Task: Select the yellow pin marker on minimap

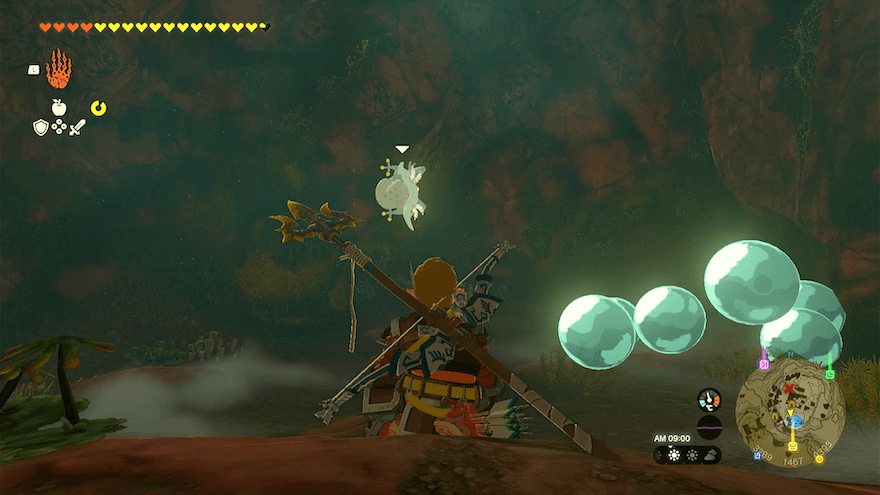Action: 792,444
